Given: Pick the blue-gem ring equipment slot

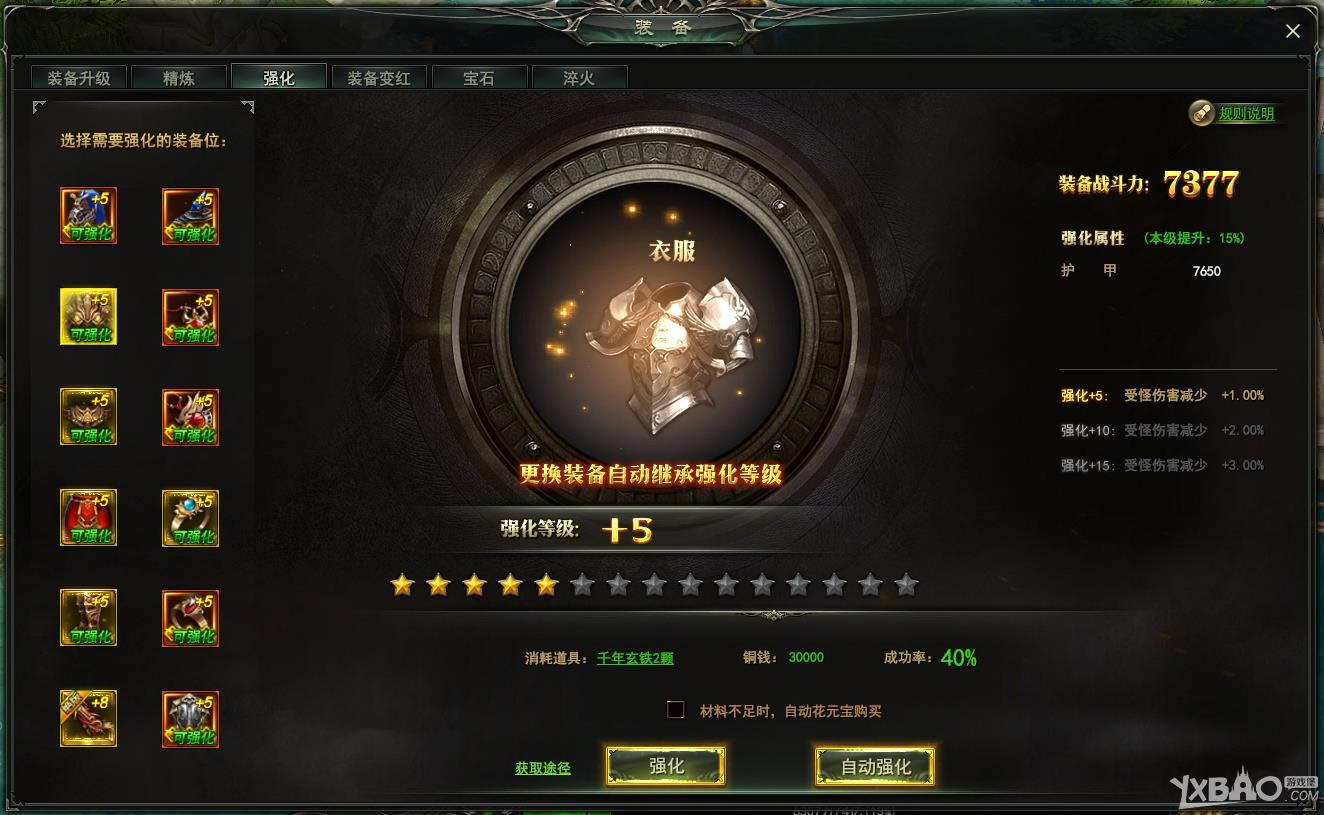Looking at the screenshot, I should (x=190, y=517).
